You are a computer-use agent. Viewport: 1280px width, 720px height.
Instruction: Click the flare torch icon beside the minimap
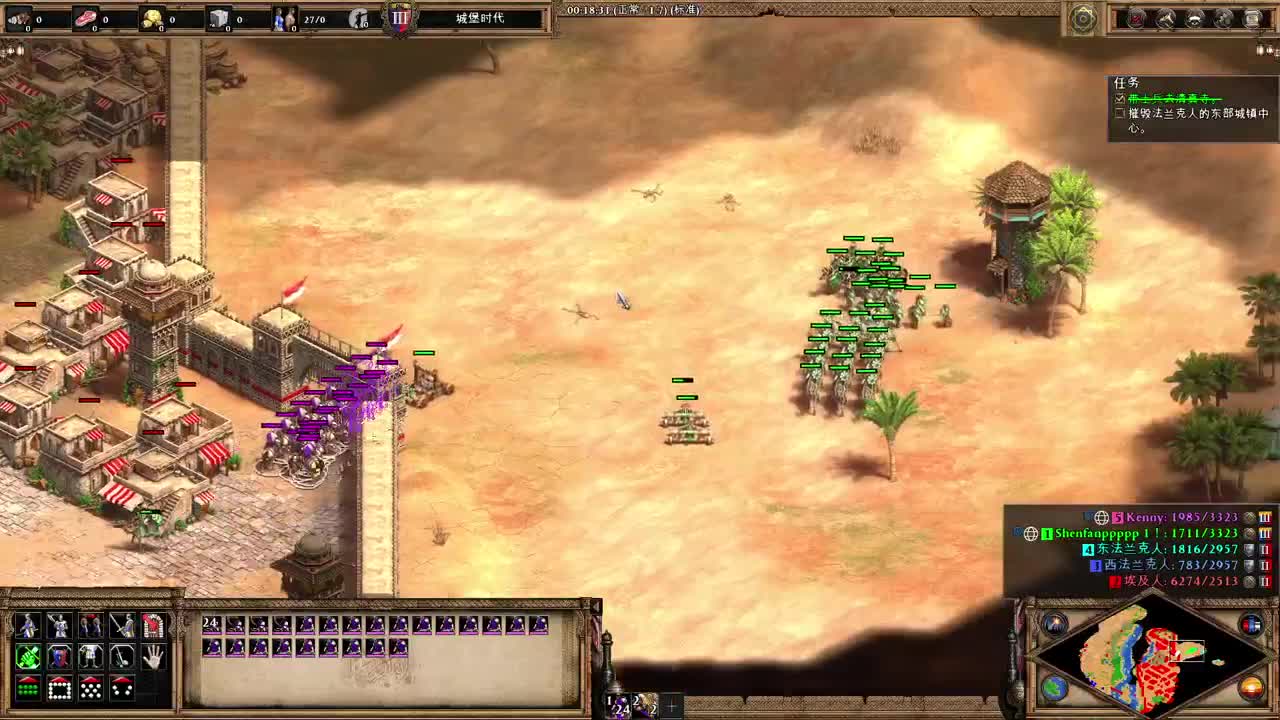[x=1053, y=622]
